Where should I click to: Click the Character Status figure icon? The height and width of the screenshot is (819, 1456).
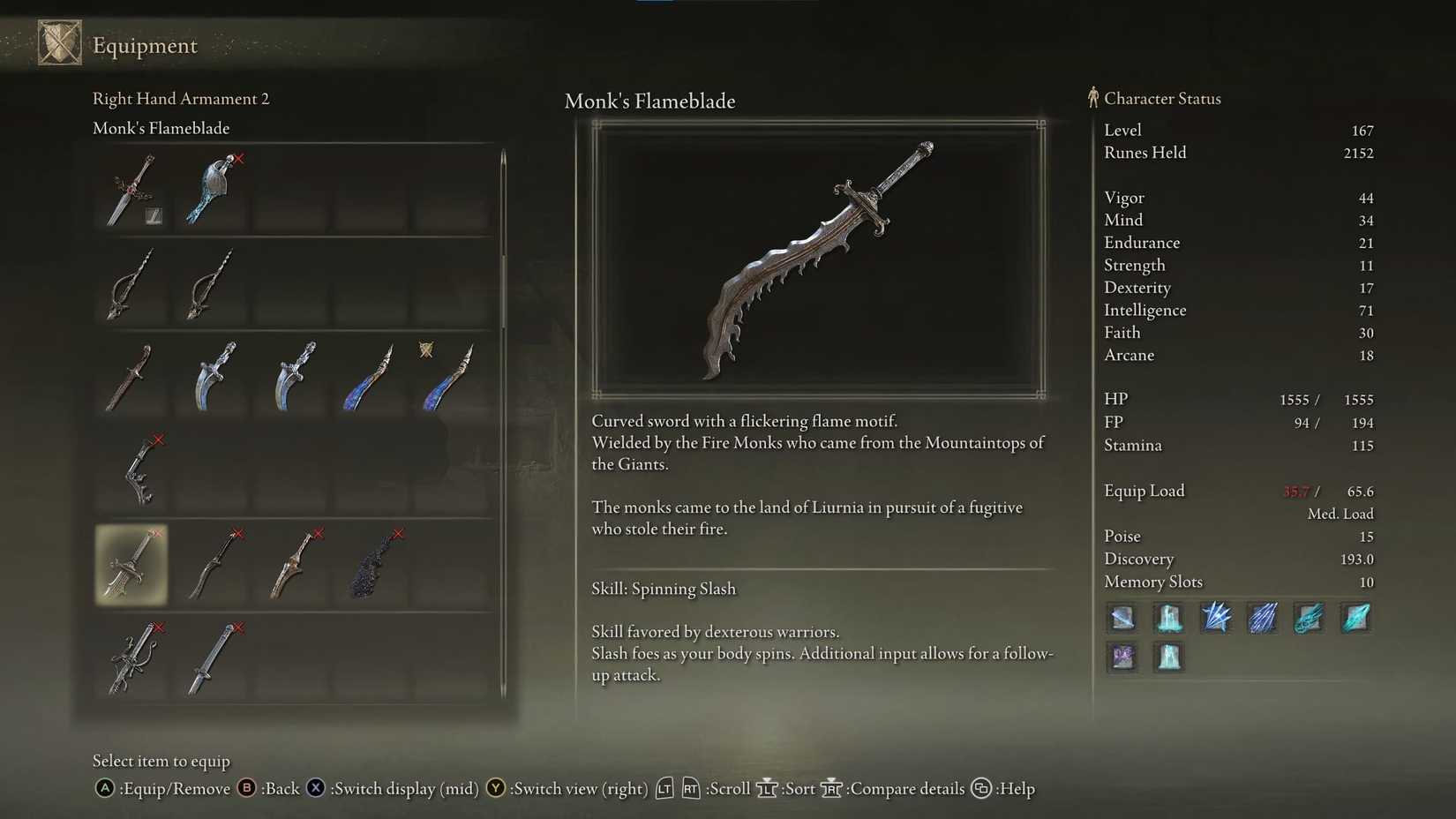[x=1092, y=98]
